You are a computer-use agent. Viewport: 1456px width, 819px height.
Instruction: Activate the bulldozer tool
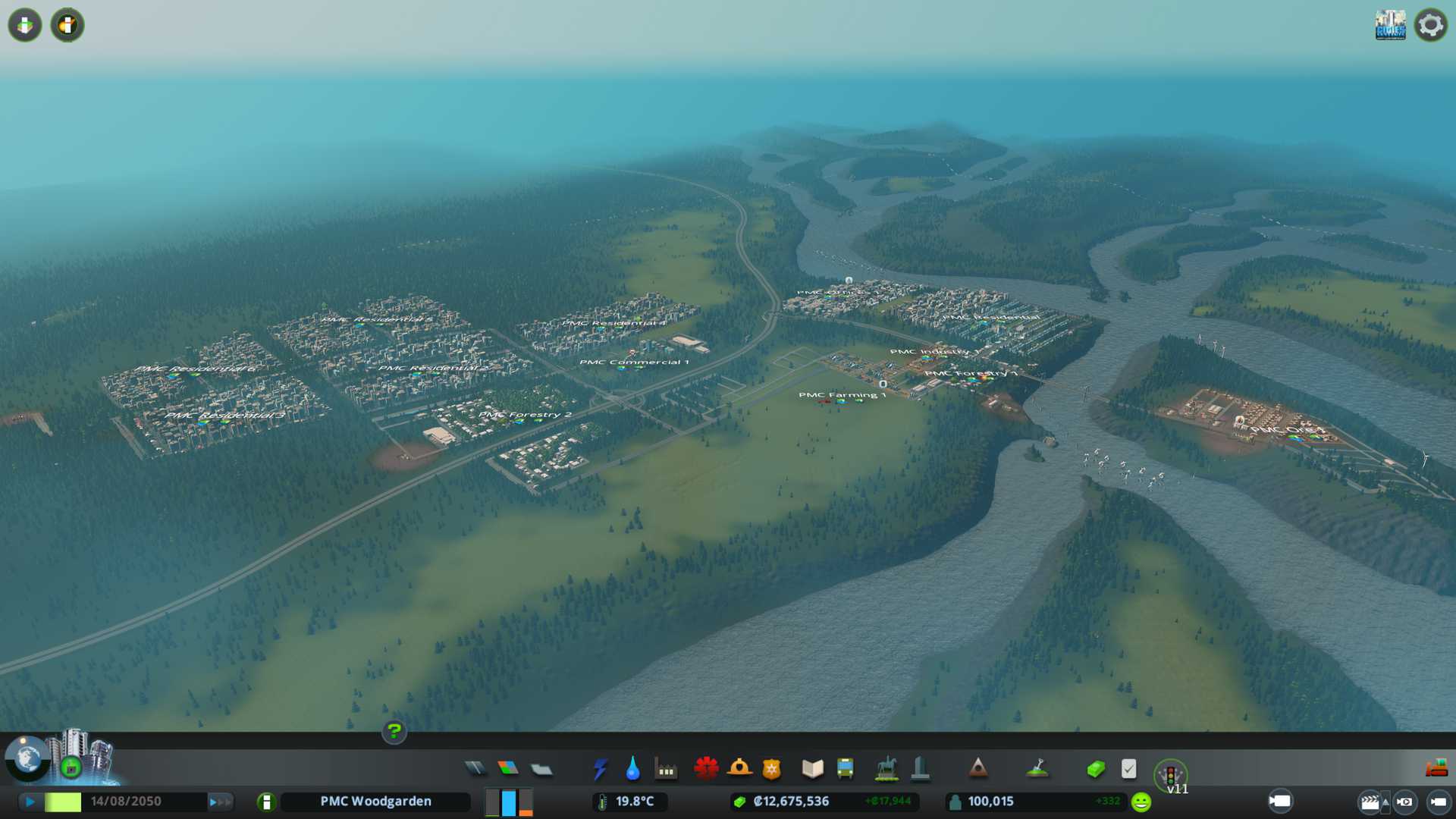coord(1436,769)
